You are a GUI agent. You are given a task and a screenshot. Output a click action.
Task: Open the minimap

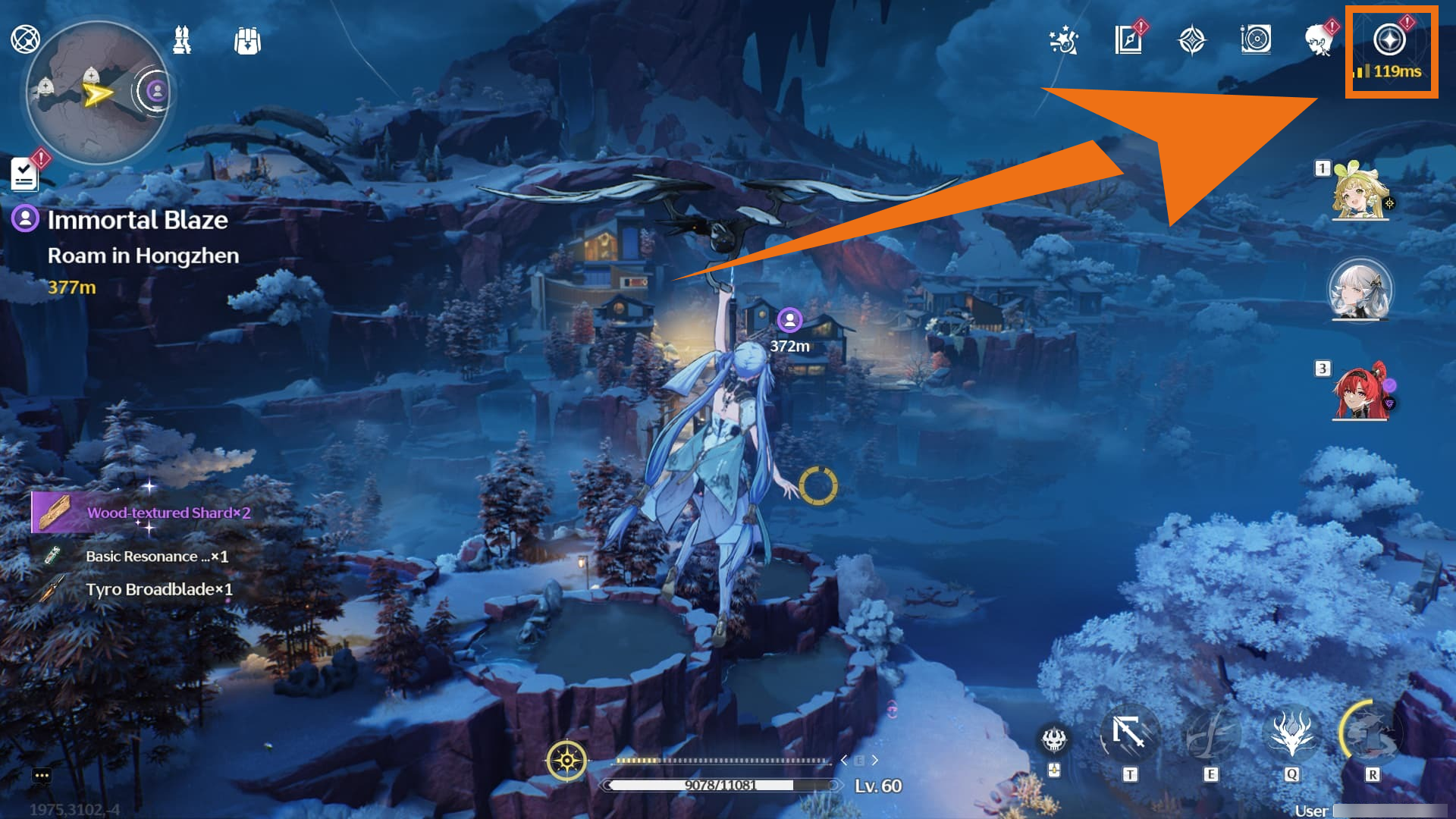[x=97, y=93]
